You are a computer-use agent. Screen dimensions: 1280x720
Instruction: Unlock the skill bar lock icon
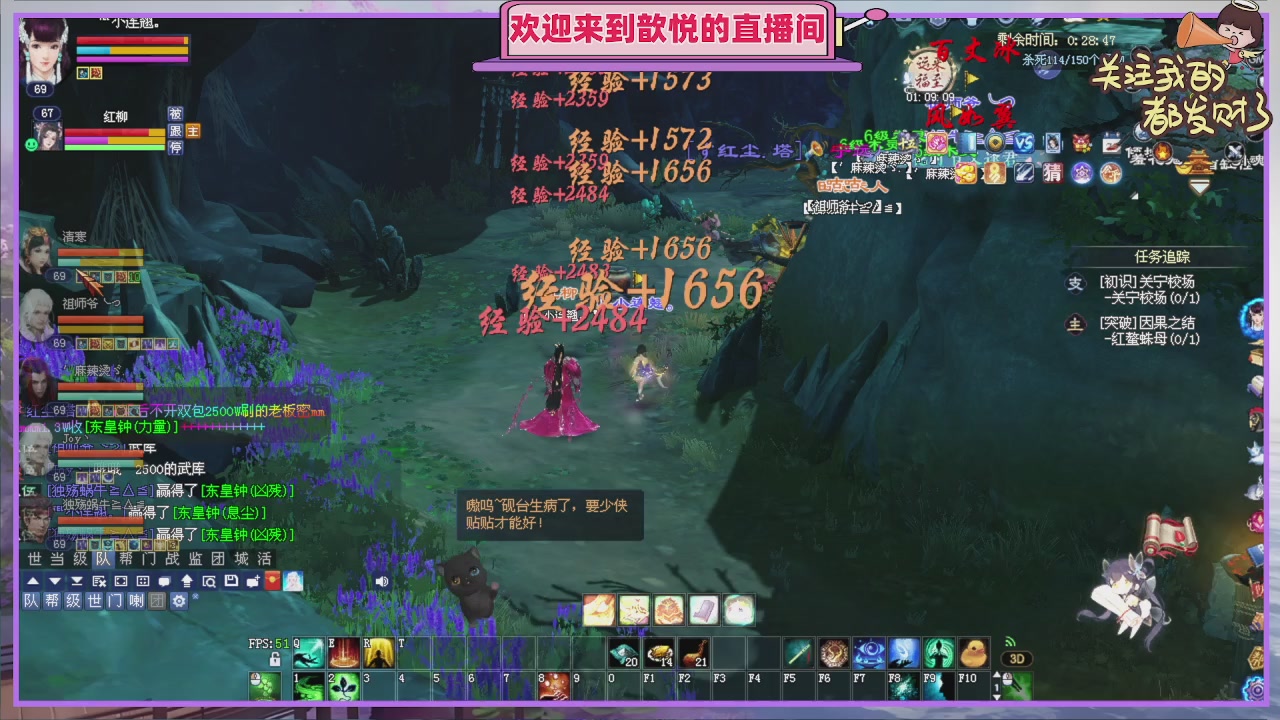click(275, 658)
